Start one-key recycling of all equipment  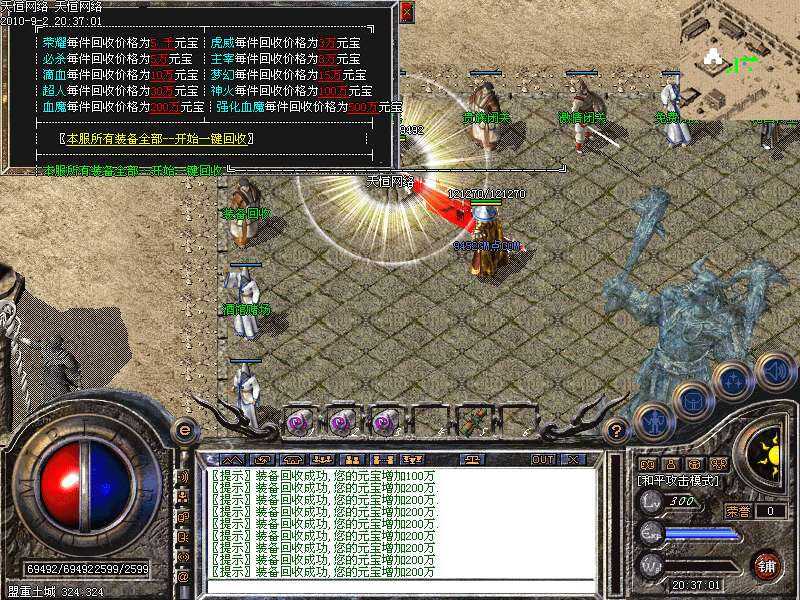coord(157,139)
